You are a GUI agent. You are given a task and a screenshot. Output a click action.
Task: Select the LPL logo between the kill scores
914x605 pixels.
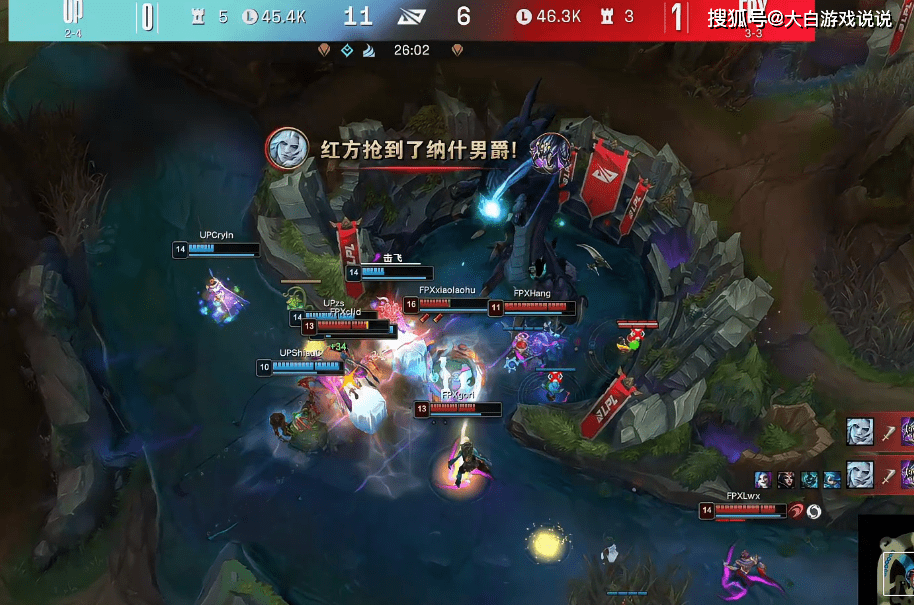click(411, 17)
